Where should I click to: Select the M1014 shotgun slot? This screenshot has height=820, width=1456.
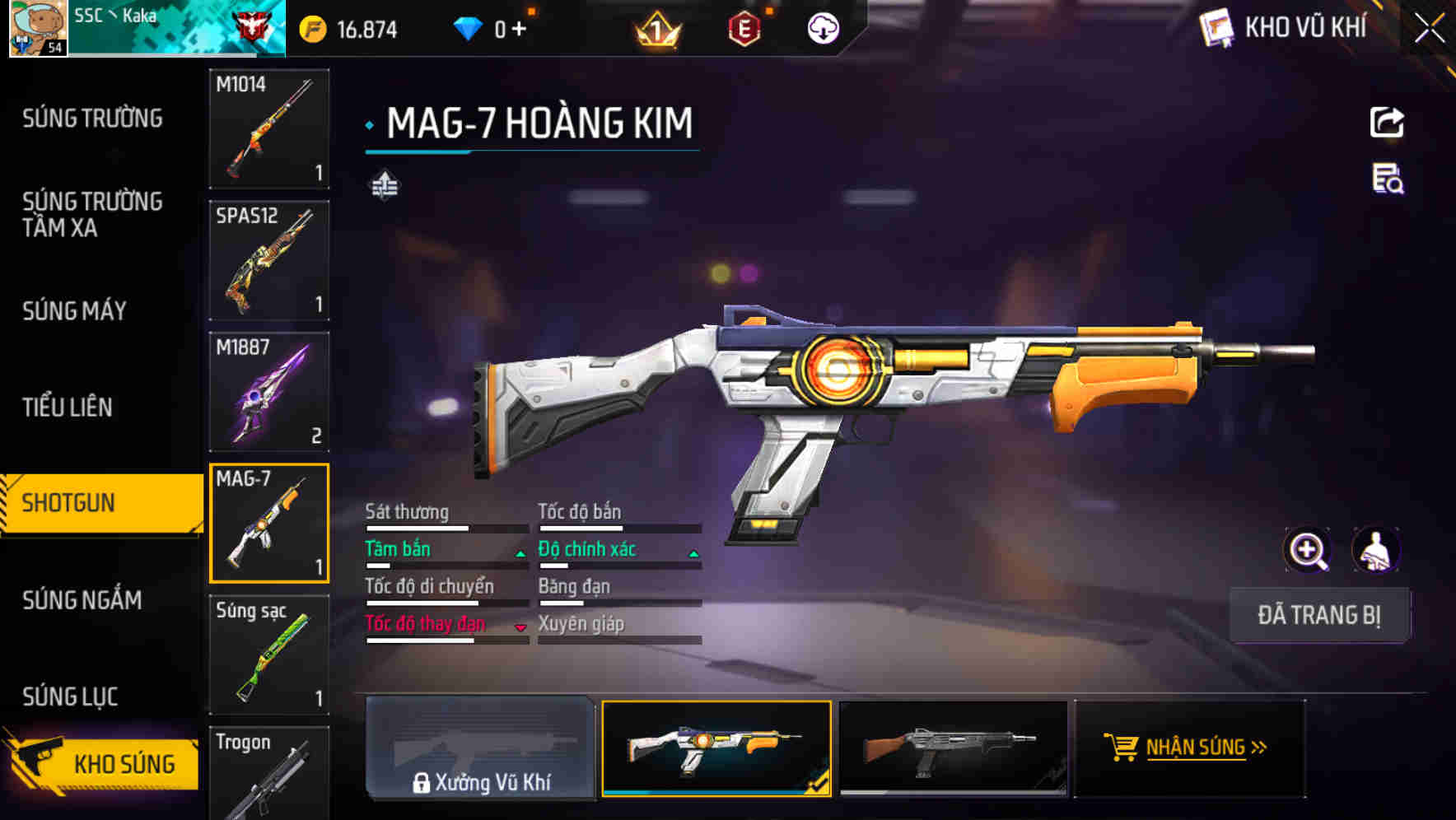(x=269, y=128)
